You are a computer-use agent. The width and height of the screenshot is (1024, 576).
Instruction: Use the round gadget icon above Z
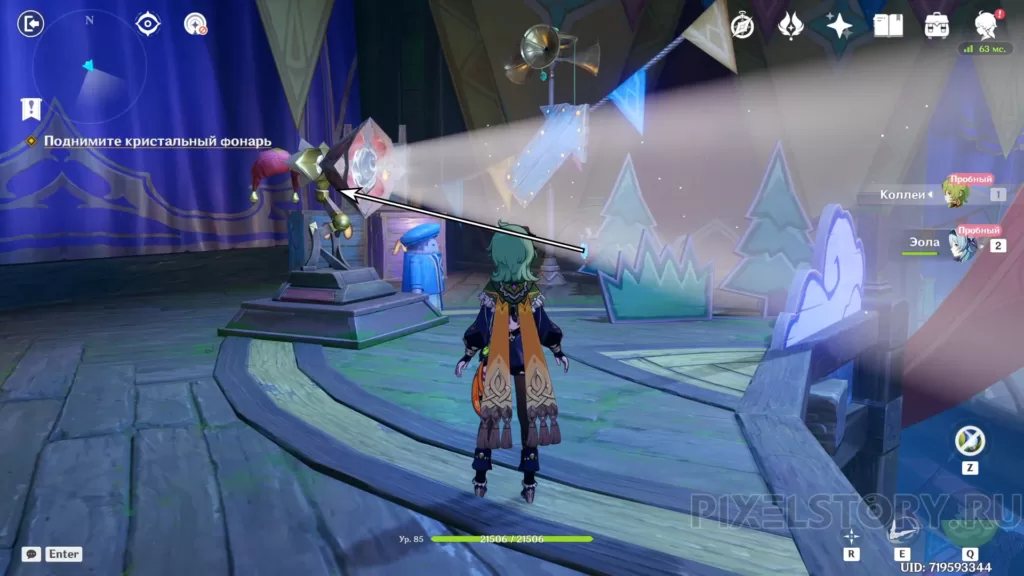click(x=969, y=441)
